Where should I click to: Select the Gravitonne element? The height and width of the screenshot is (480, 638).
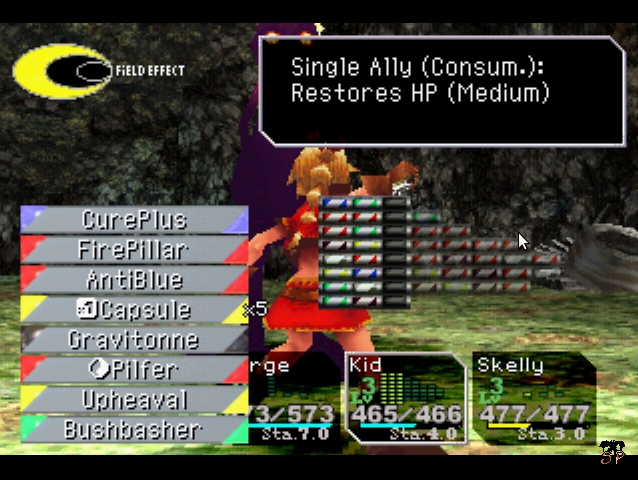click(x=134, y=339)
